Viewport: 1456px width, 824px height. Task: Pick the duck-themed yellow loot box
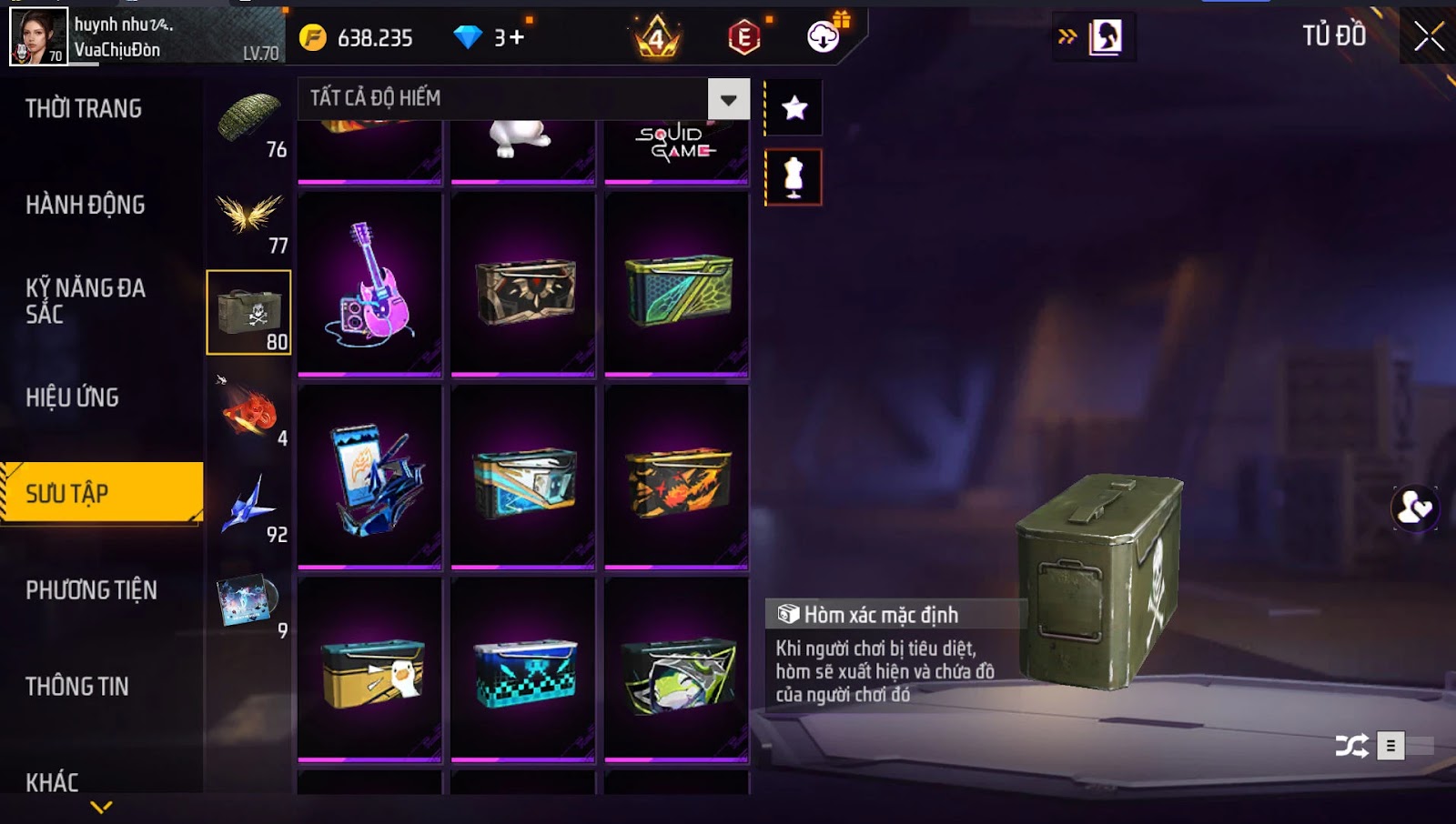[x=369, y=670]
